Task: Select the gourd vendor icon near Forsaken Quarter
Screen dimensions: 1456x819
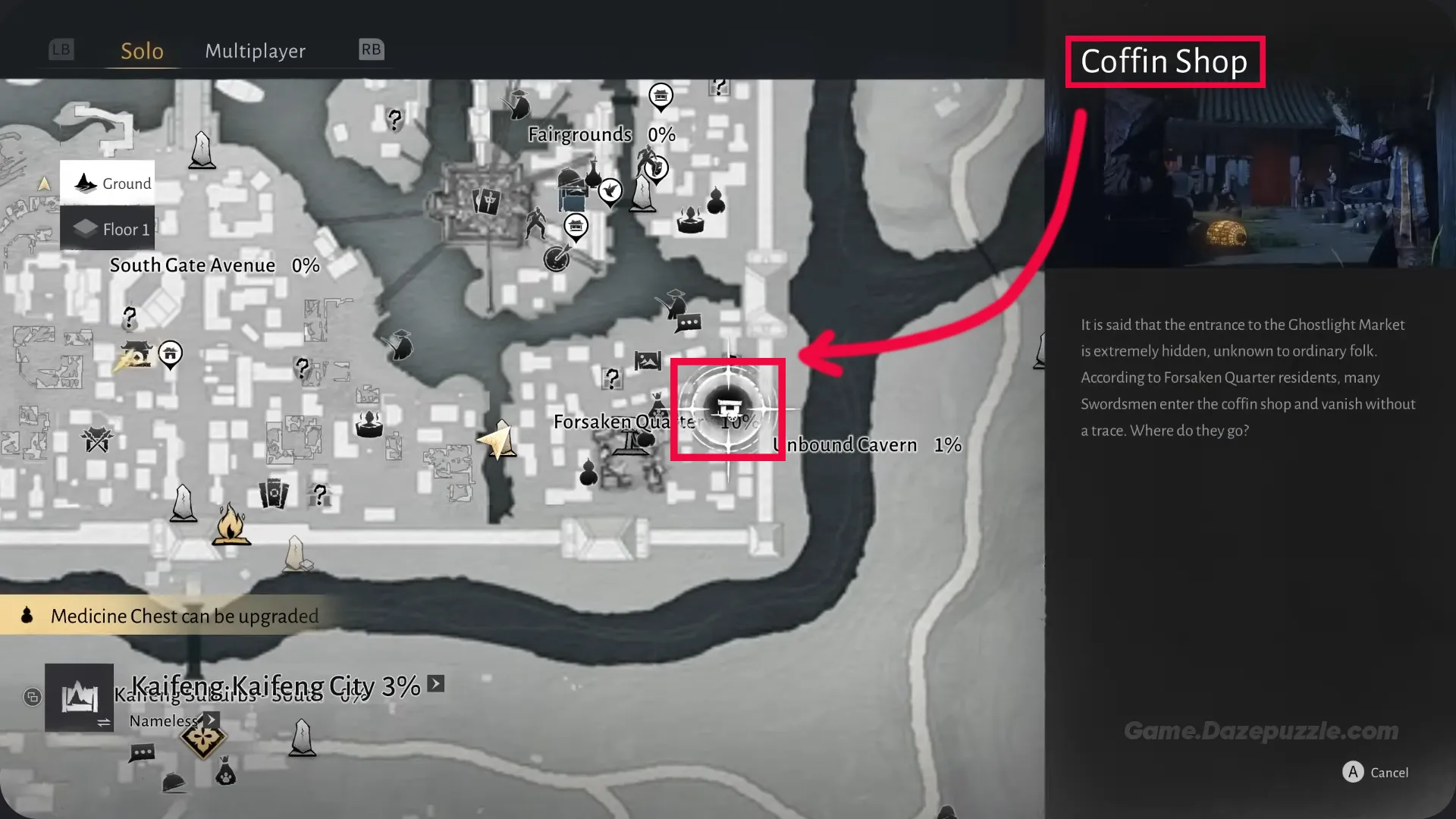Action: click(588, 473)
